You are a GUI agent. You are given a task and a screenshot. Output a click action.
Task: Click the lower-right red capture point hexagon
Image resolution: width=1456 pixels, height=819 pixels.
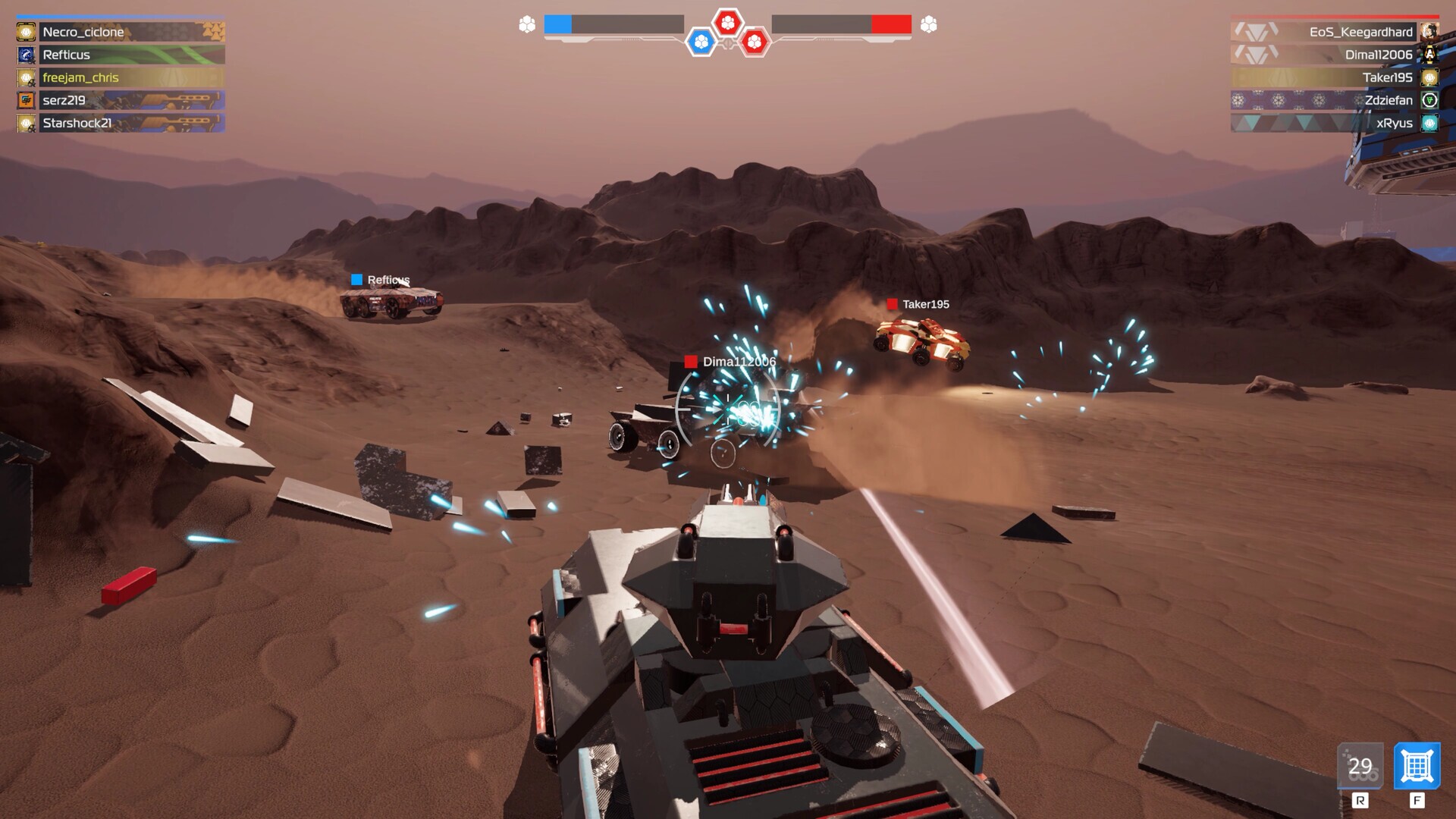pyautogui.click(x=755, y=43)
